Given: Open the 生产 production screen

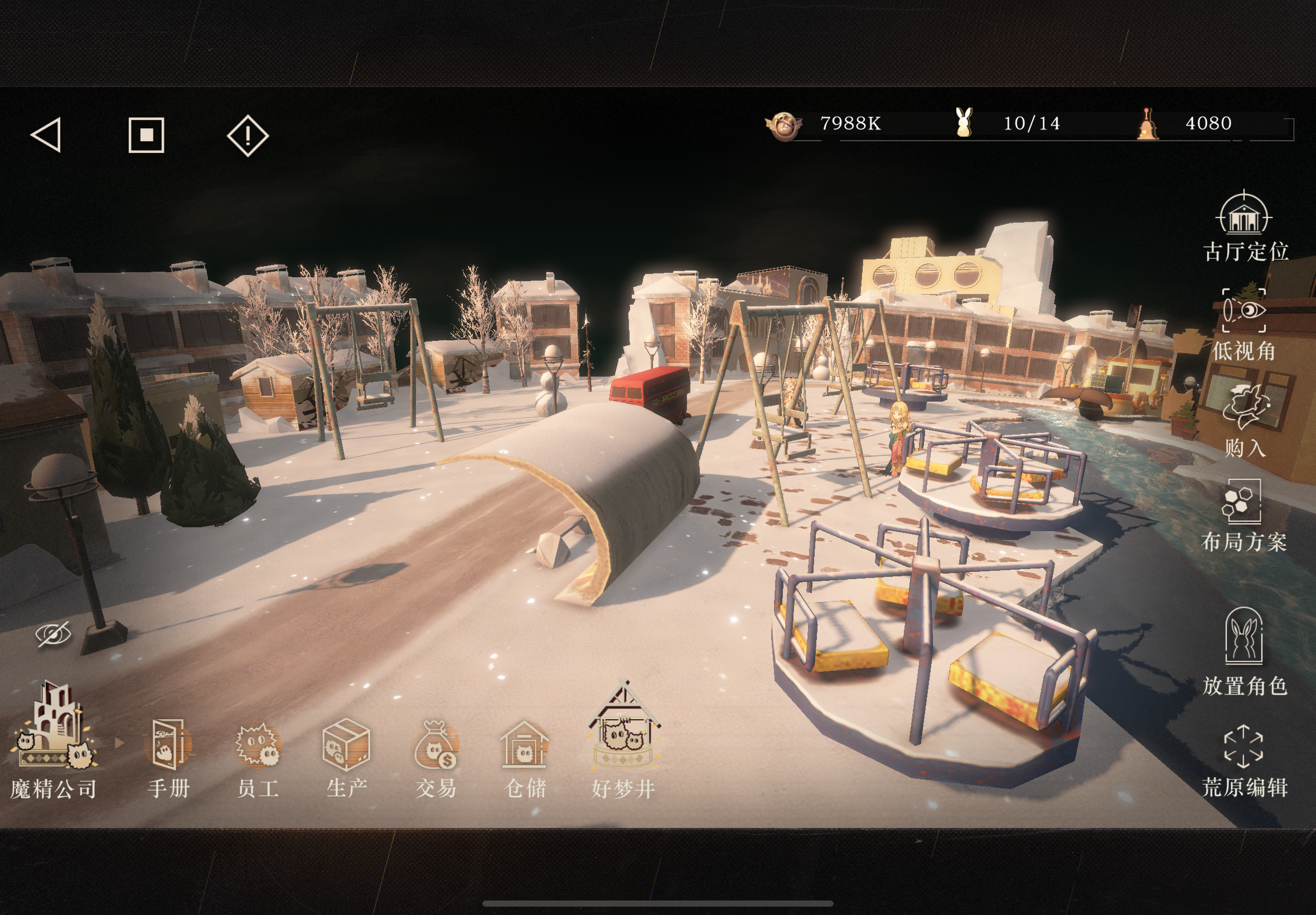Looking at the screenshot, I should [347, 758].
